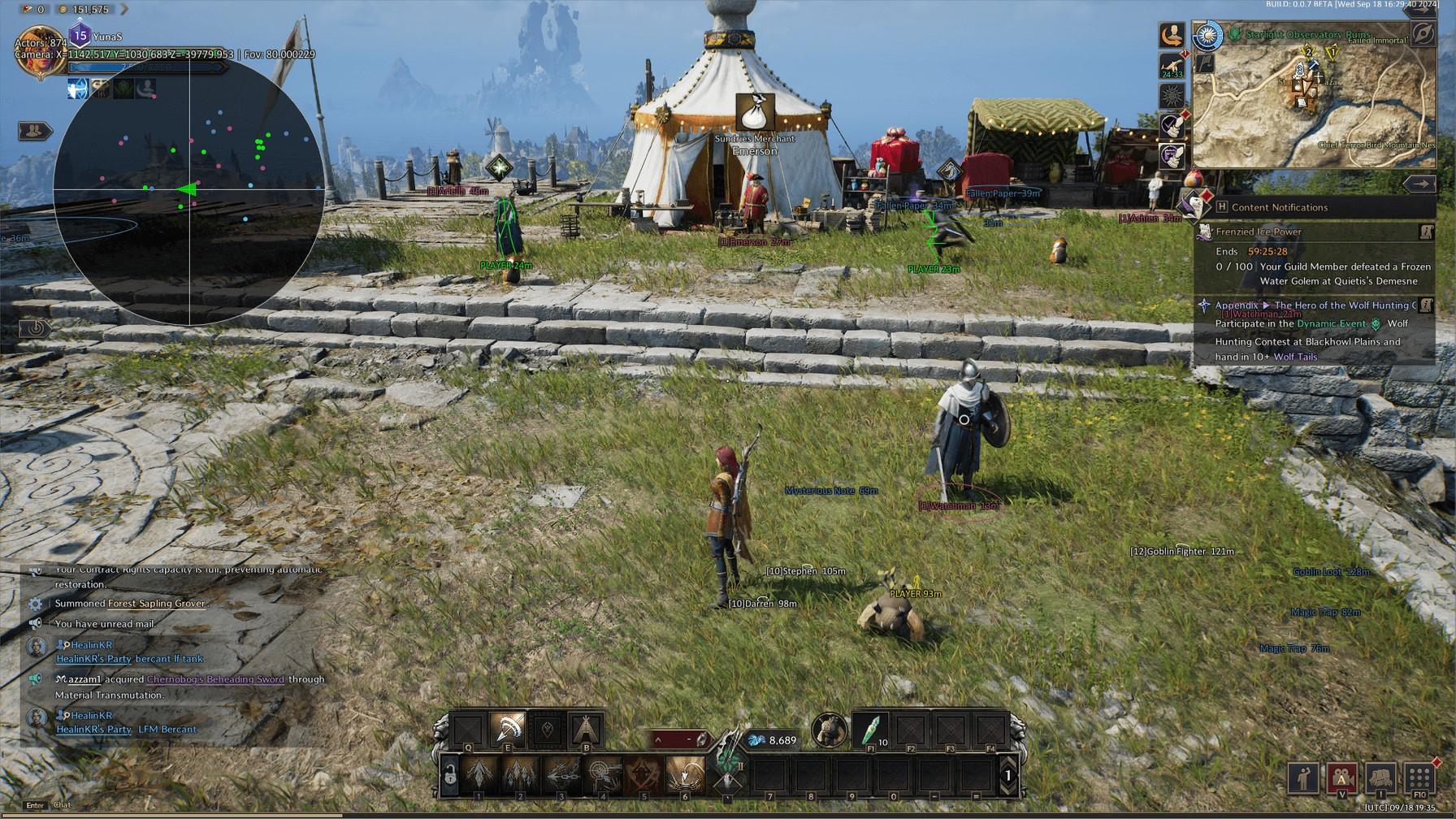Open the red hotbar slot's up-arrow expander
The image size is (1456, 819).
pyautogui.click(x=659, y=739)
